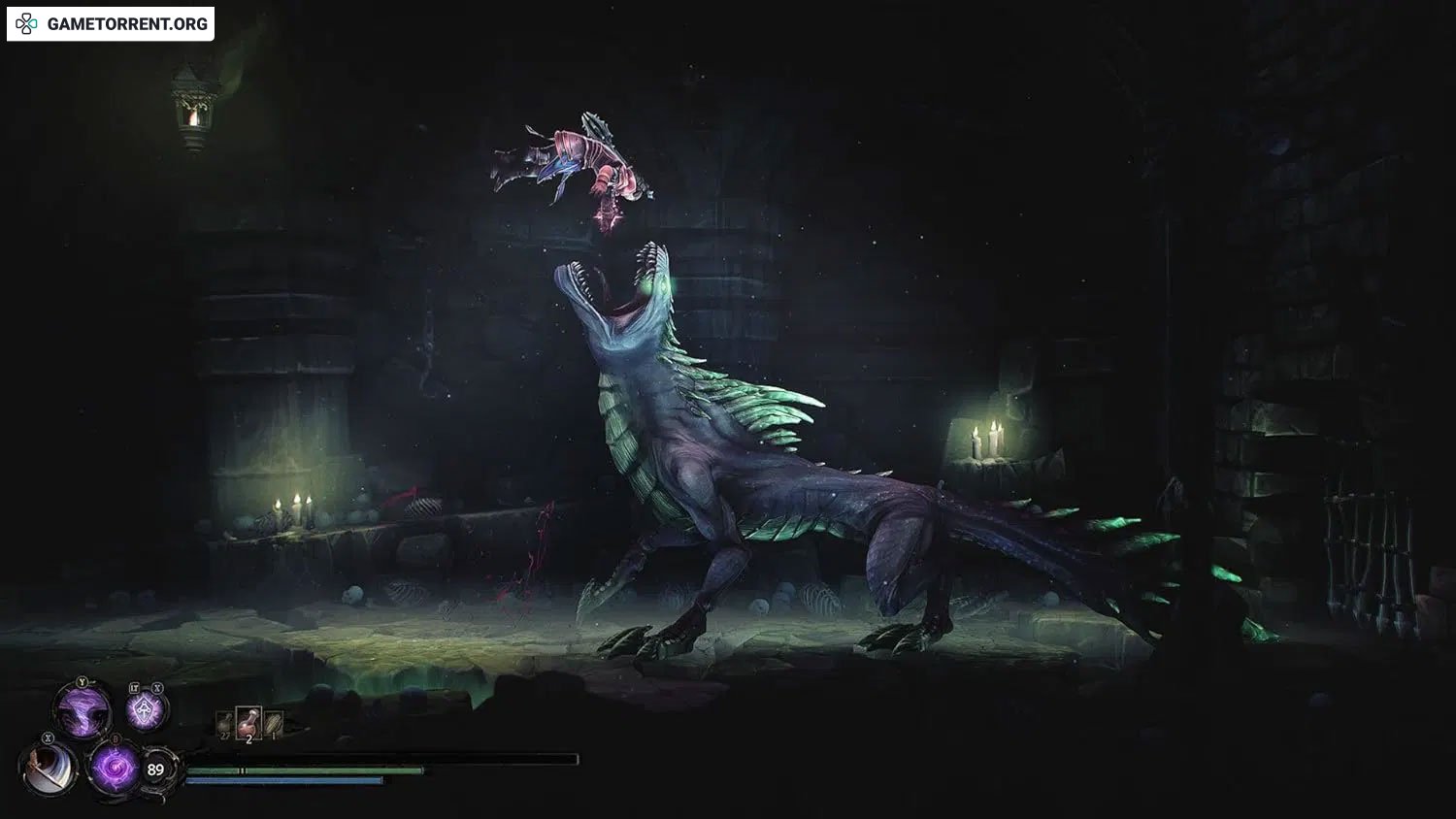
Task: Select the red potion flask slot
Action: [248, 721]
